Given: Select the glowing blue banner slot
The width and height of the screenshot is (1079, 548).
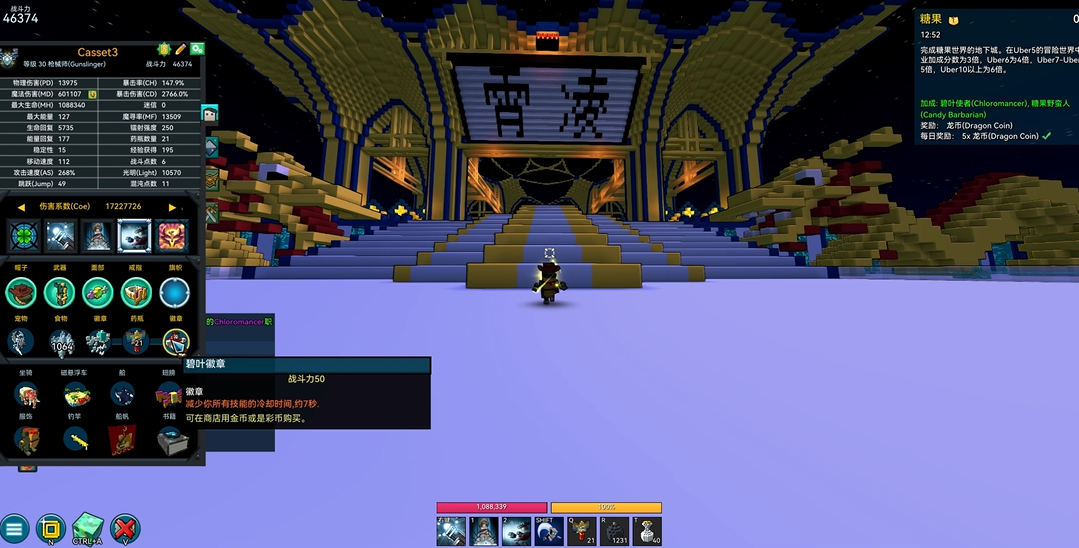Looking at the screenshot, I should [x=175, y=292].
